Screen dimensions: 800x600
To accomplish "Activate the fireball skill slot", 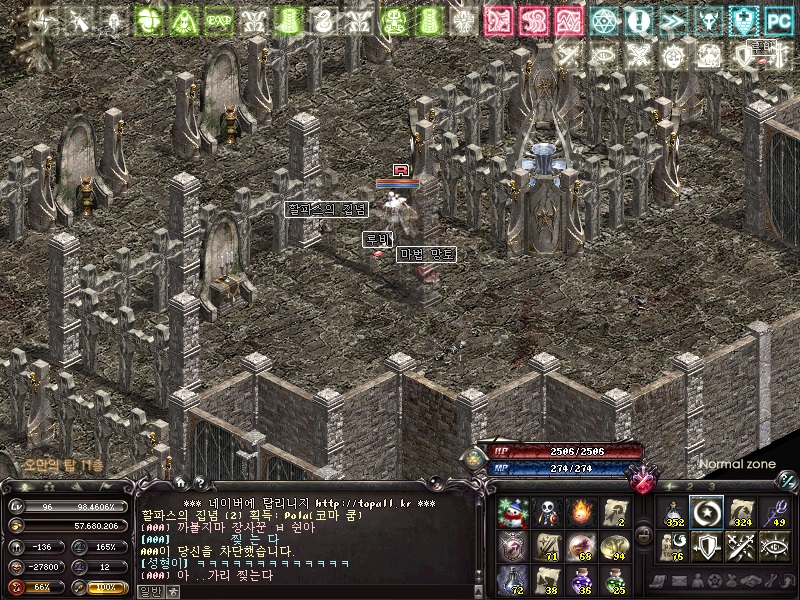I will click(x=581, y=512).
